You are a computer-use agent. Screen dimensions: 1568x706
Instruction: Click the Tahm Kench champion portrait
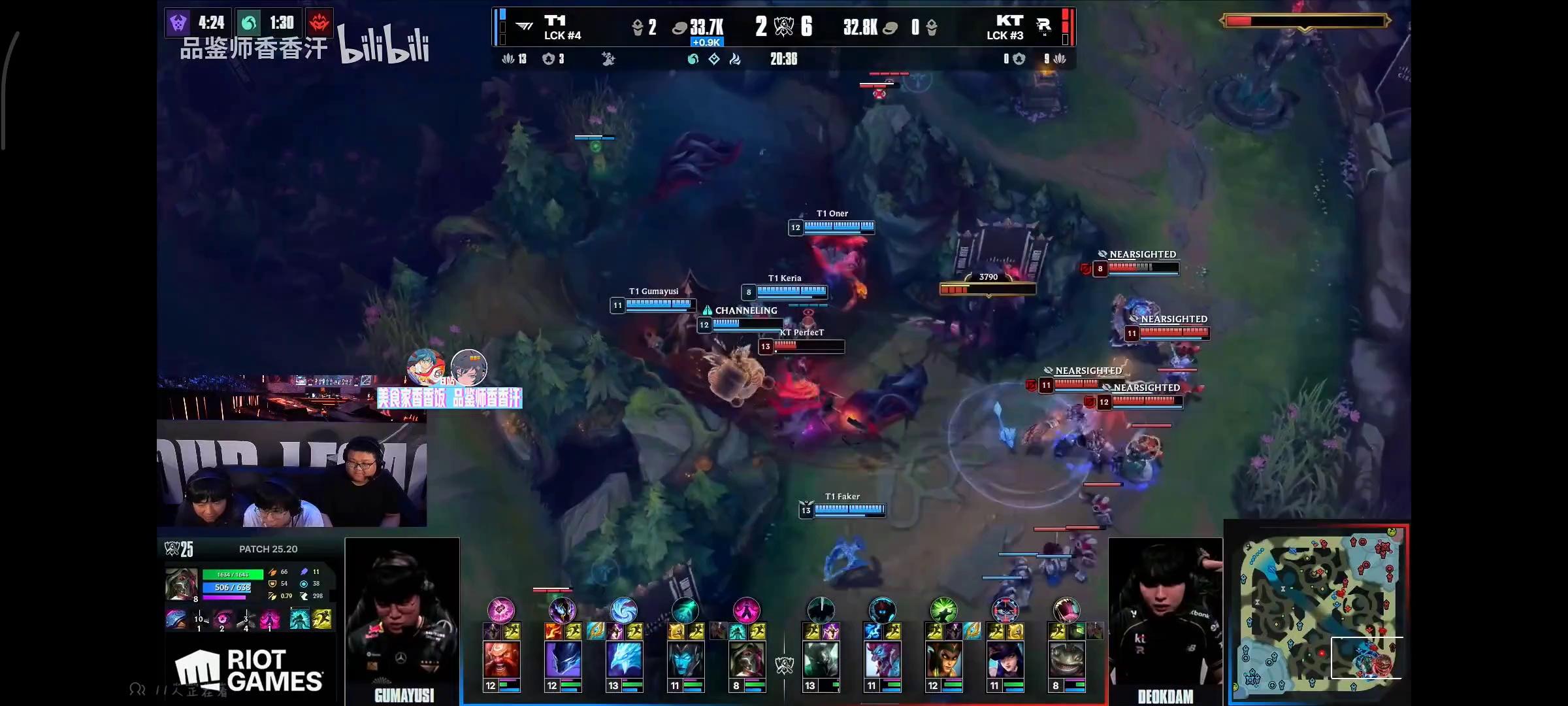point(1066,660)
